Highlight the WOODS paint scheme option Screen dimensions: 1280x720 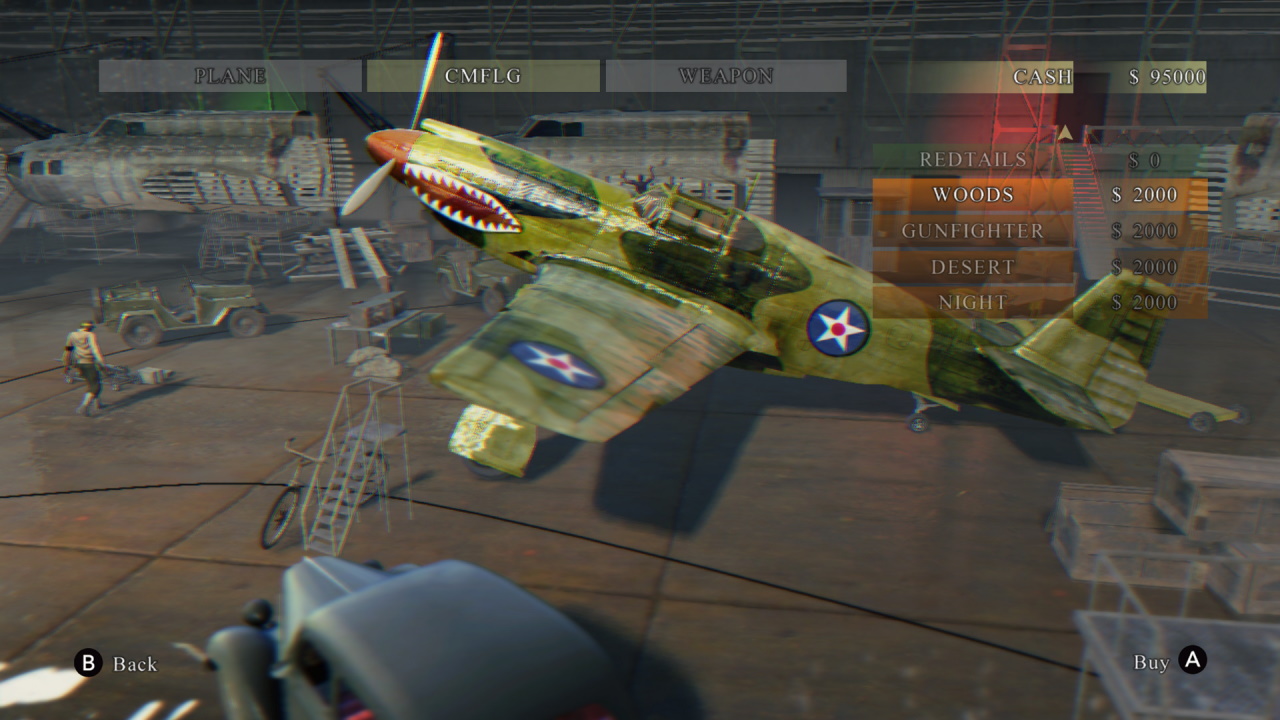[x=973, y=195]
